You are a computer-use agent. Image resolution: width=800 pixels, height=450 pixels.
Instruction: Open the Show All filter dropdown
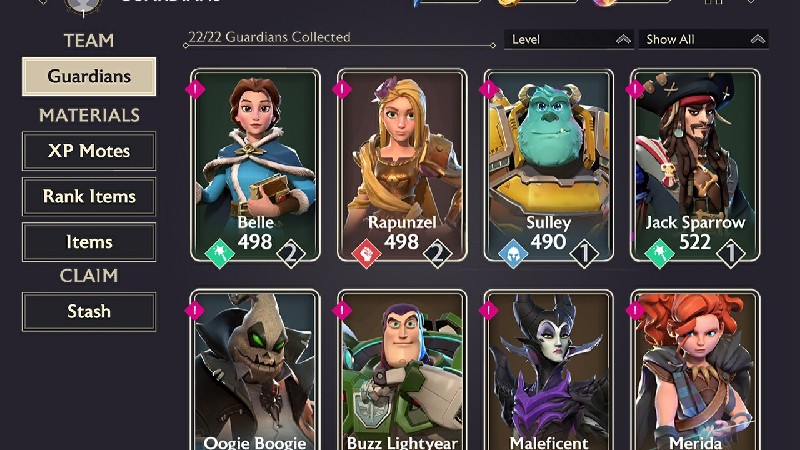(703, 40)
